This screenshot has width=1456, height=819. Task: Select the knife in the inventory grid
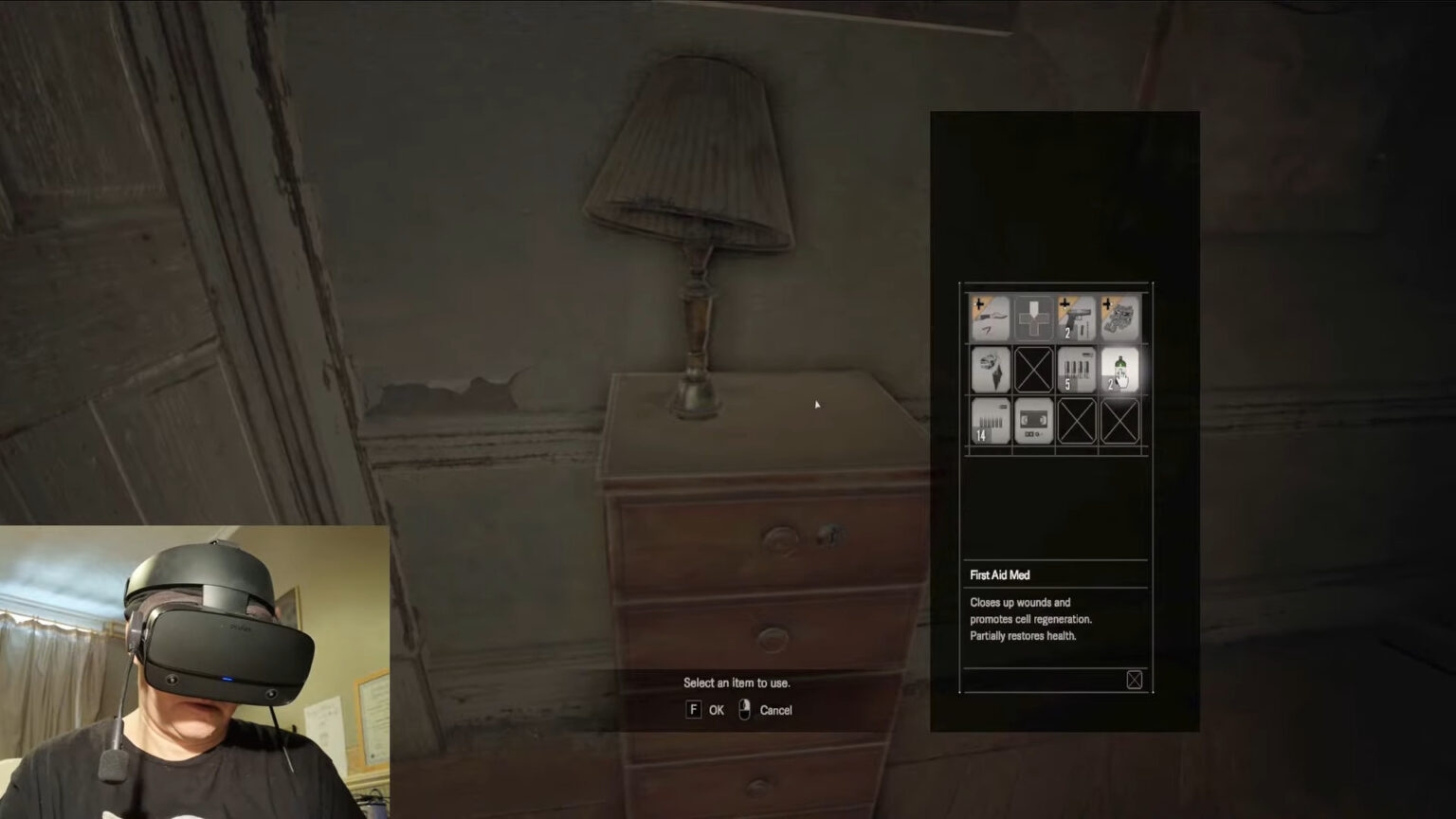point(990,318)
